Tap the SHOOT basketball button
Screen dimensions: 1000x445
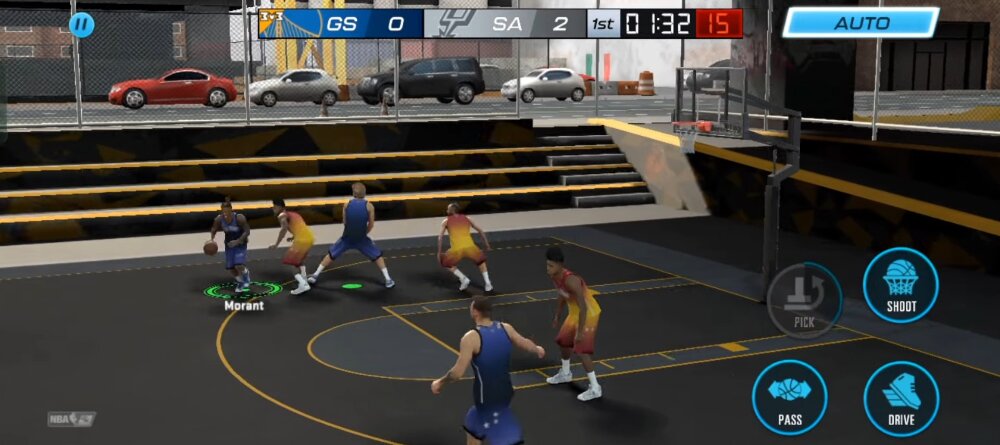(900, 284)
